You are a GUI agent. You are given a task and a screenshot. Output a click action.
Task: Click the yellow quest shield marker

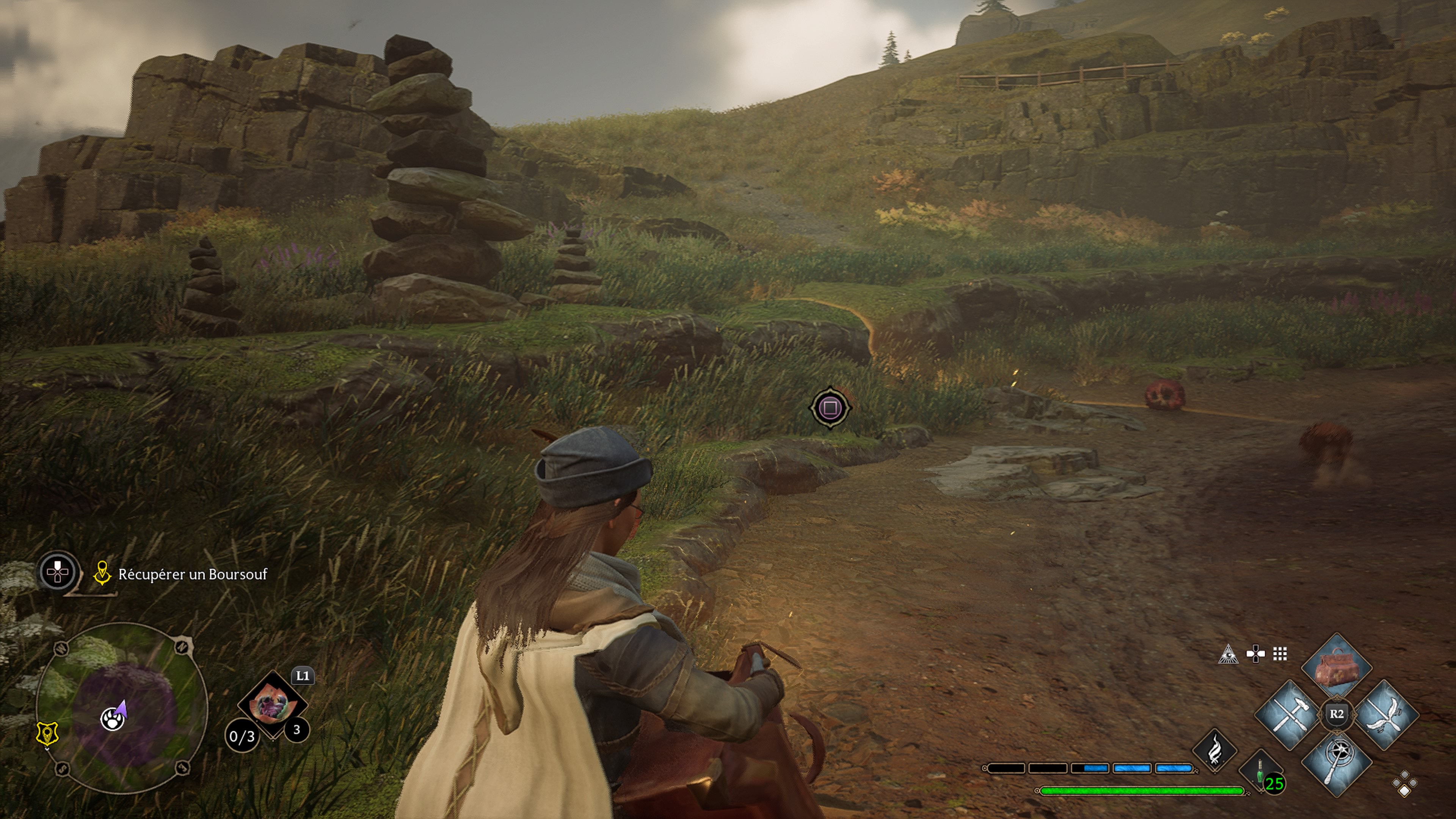coord(47,734)
